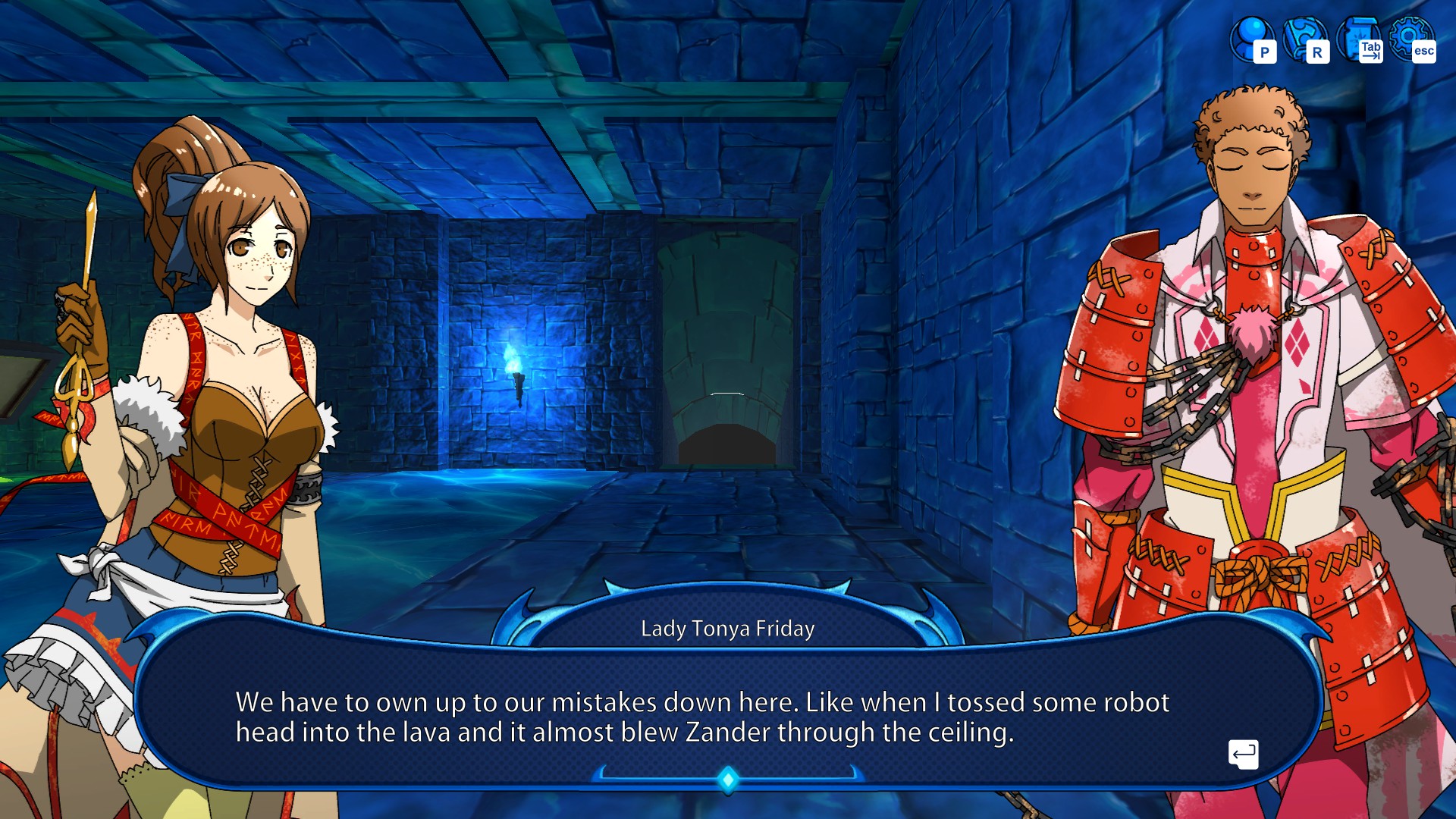
Task: Advance dialogue using the return arrow button
Action: tap(1243, 754)
